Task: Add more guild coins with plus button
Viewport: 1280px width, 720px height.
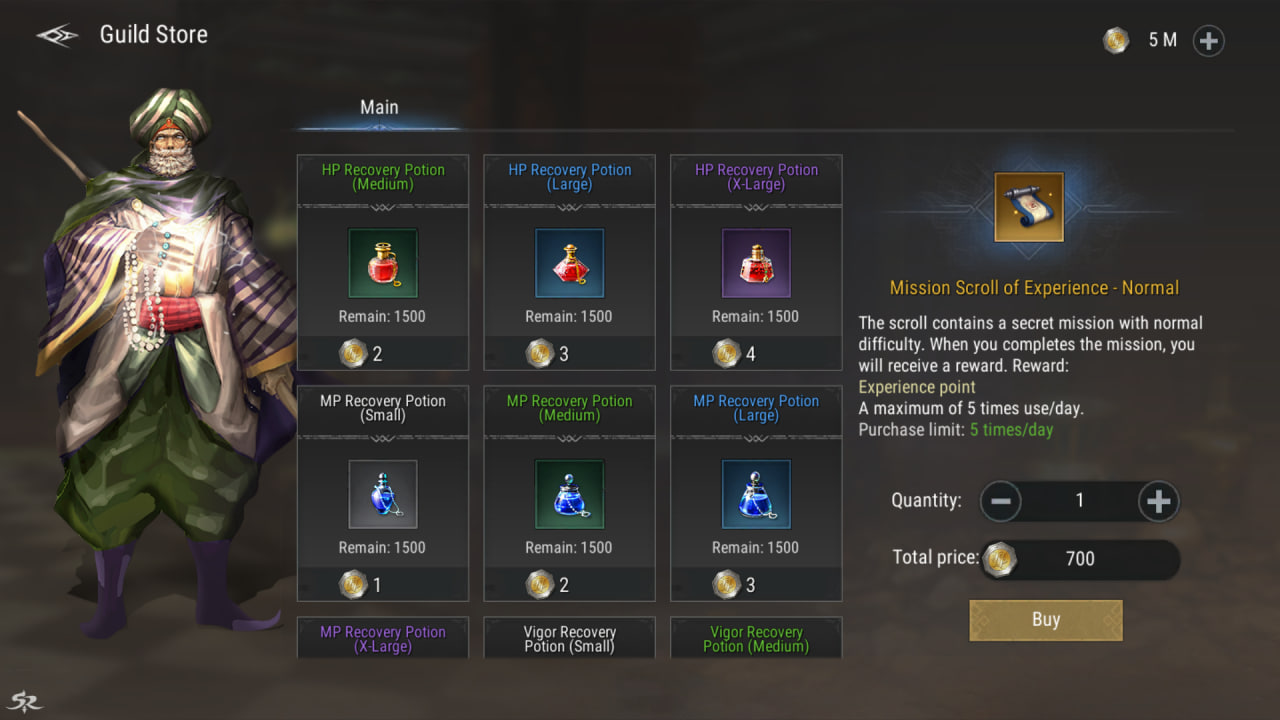Action: pos(1208,41)
